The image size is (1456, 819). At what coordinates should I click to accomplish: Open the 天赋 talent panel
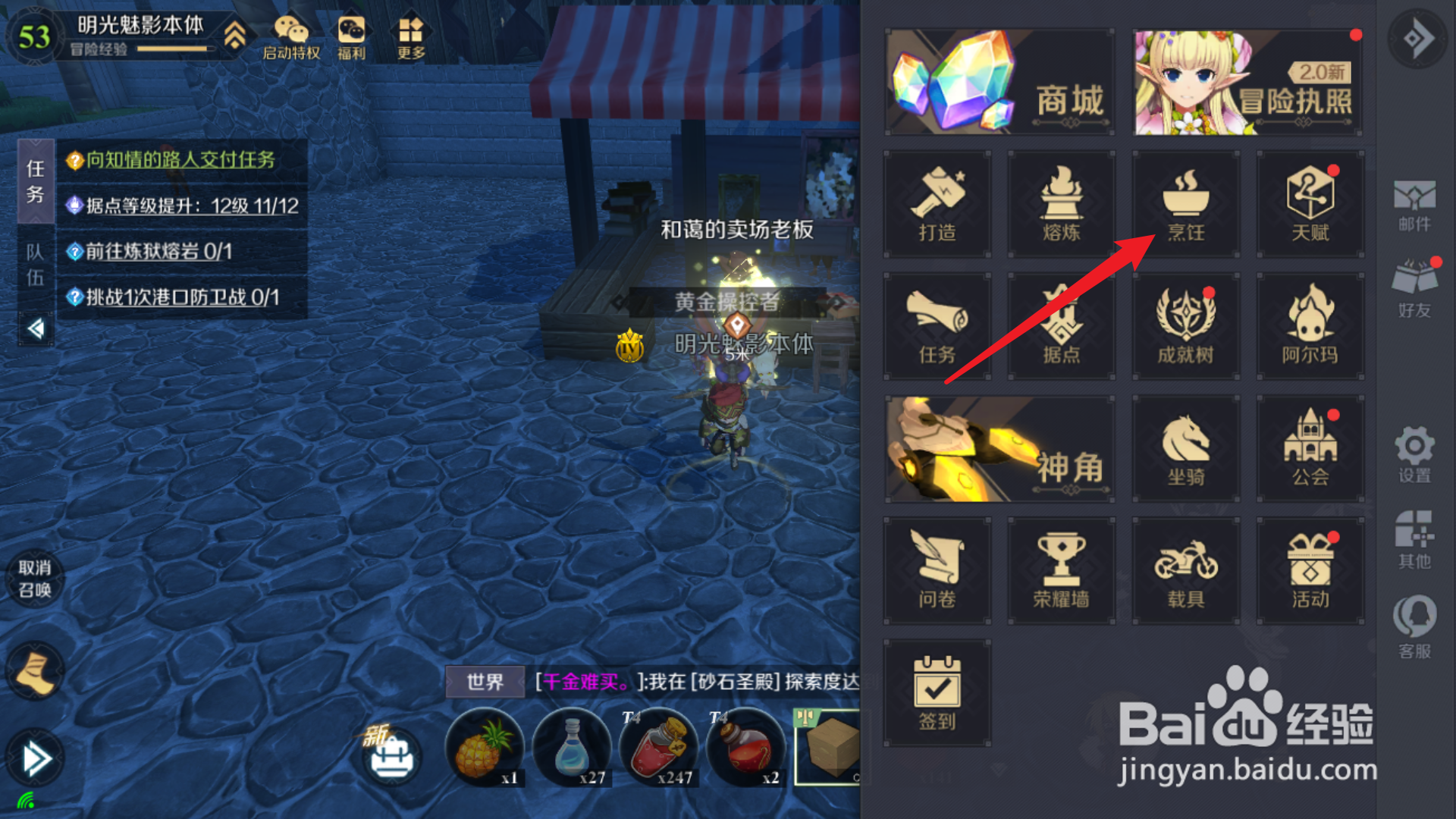click(1310, 205)
